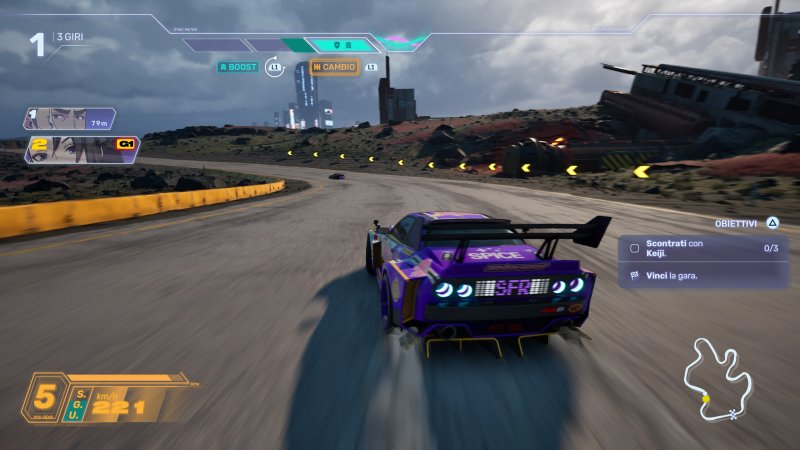Click the track minimap
This screenshot has height=450, width=800.
tap(717, 379)
